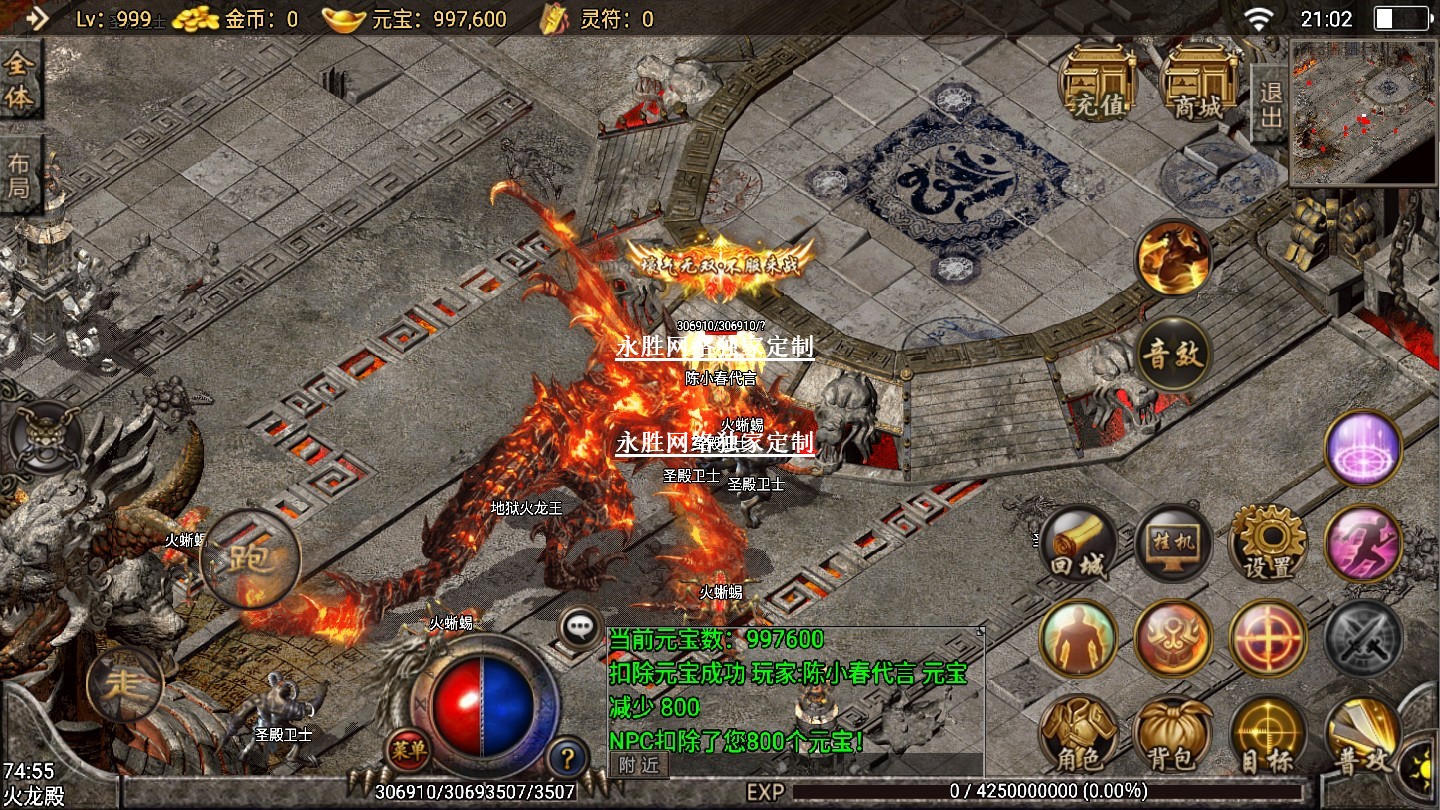The width and height of the screenshot is (1440, 810).
Task: Cast the purple magic circle skill
Action: pyautogui.click(x=1363, y=449)
